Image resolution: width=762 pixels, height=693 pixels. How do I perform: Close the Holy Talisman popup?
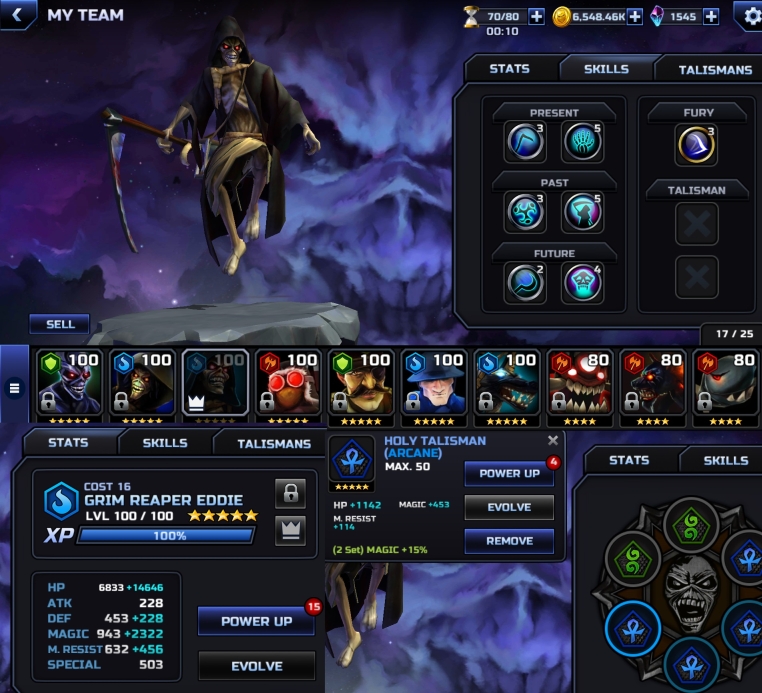tap(553, 440)
